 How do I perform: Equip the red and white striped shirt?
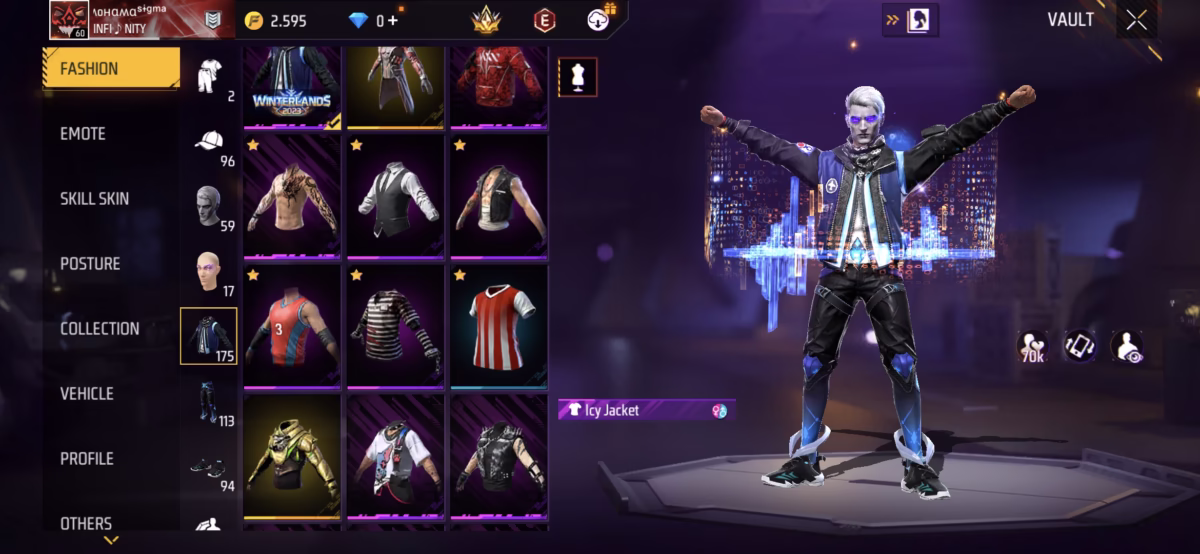(x=499, y=325)
